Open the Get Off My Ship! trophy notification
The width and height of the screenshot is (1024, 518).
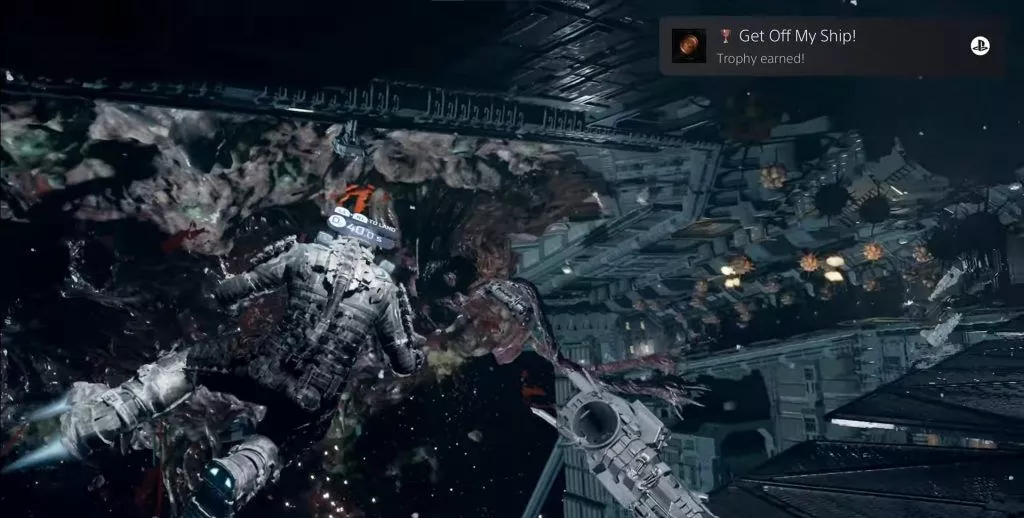pyautogui.click(x=830, y=46)
